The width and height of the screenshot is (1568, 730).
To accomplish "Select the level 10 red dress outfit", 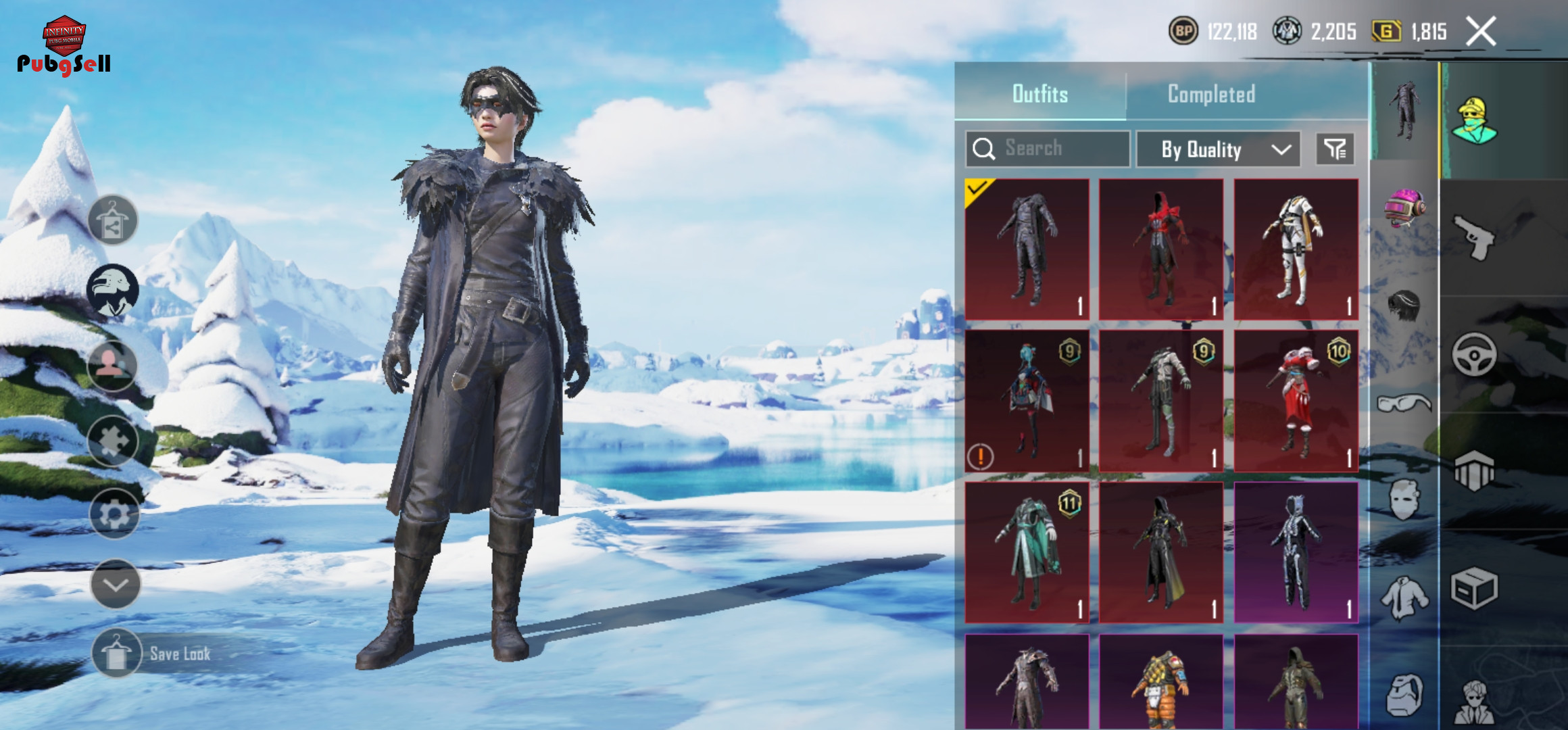I will click(1296, 401).
